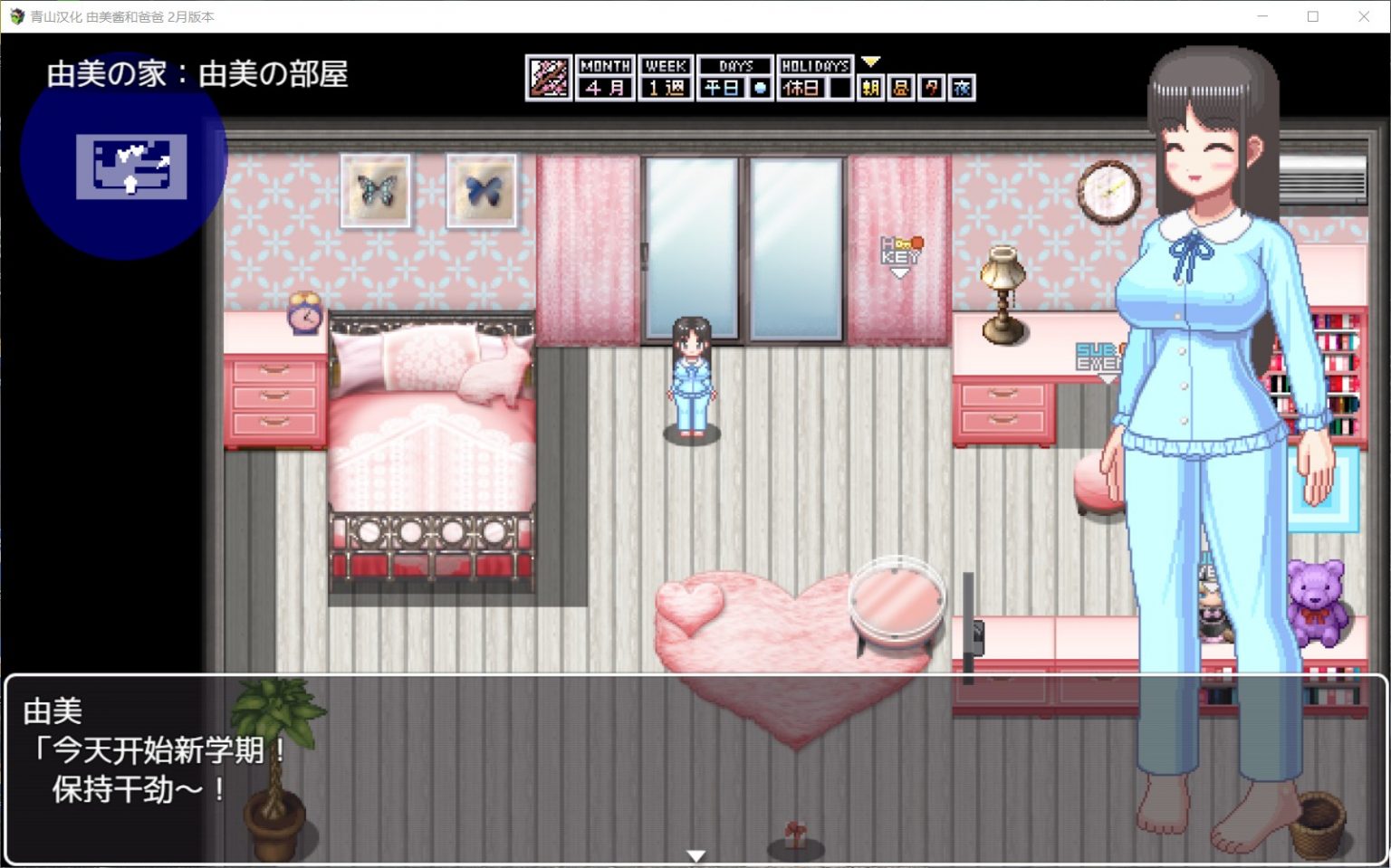Select the 夜 night time icon
Screen dimensions: 1391x868
click(962, 86)
